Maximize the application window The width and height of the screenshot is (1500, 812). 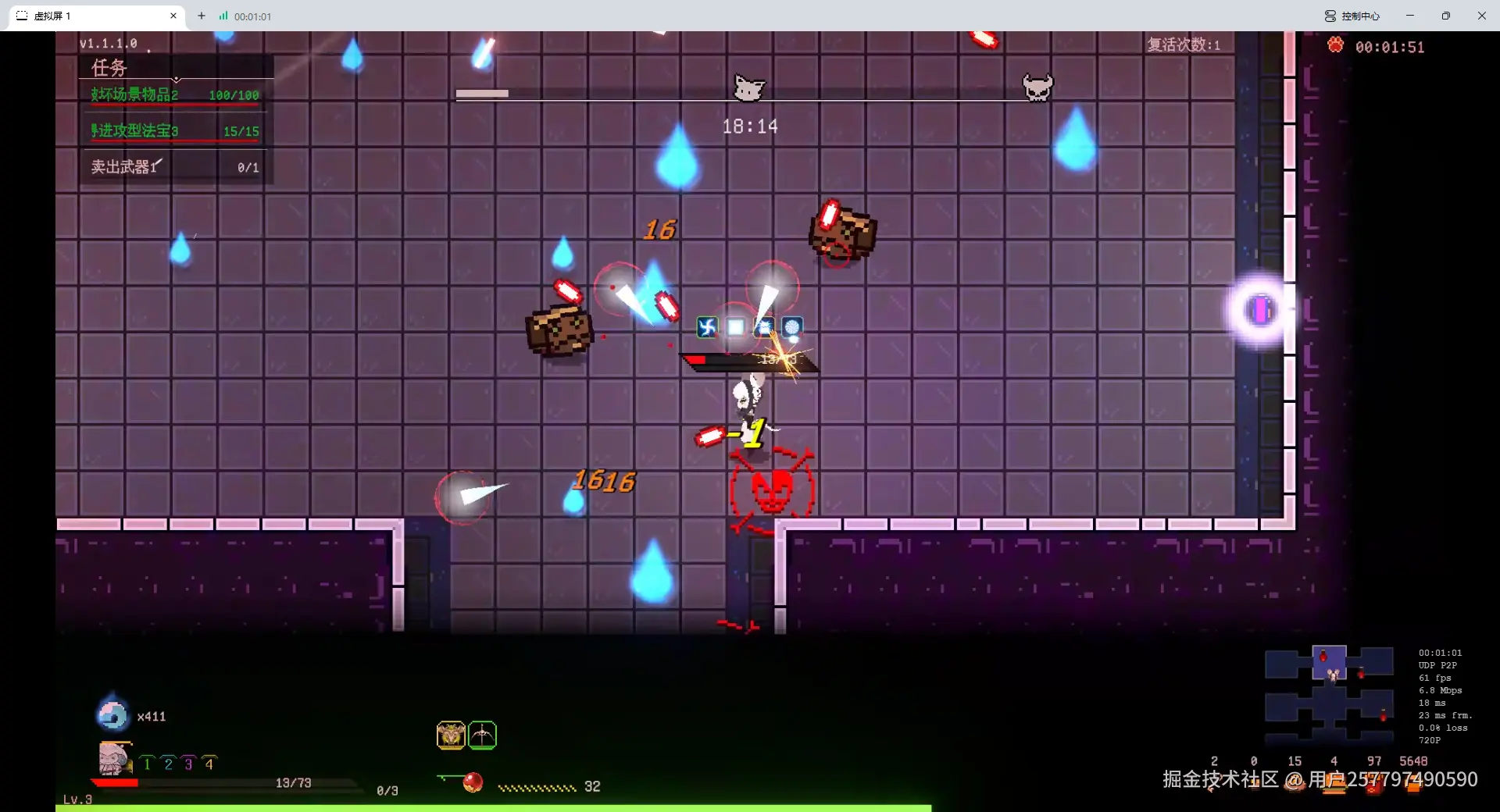pyautogui.click(x=1445, y=16)
